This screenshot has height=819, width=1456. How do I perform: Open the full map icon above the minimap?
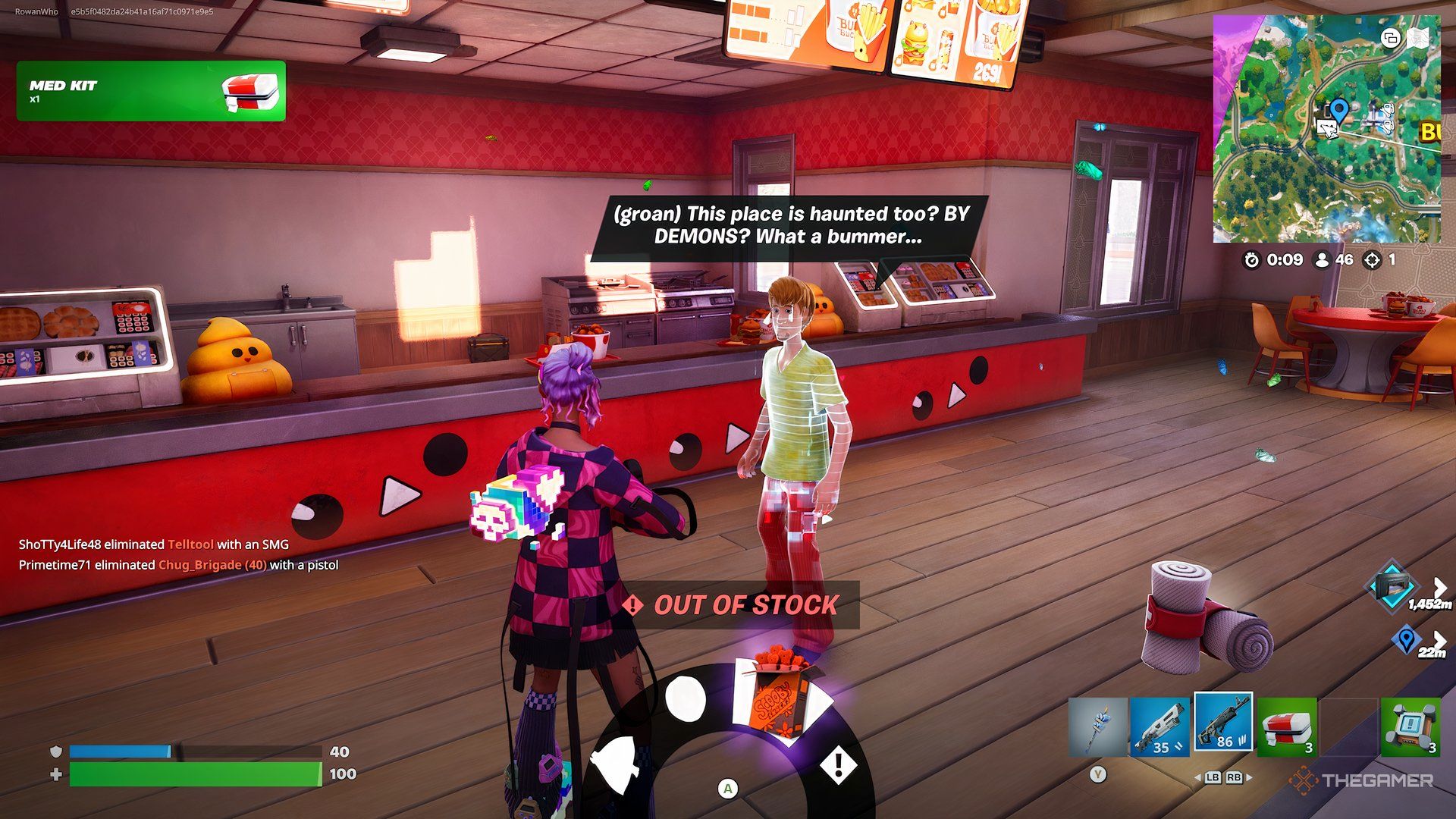pyautogui.click(x=1418, y=38)
